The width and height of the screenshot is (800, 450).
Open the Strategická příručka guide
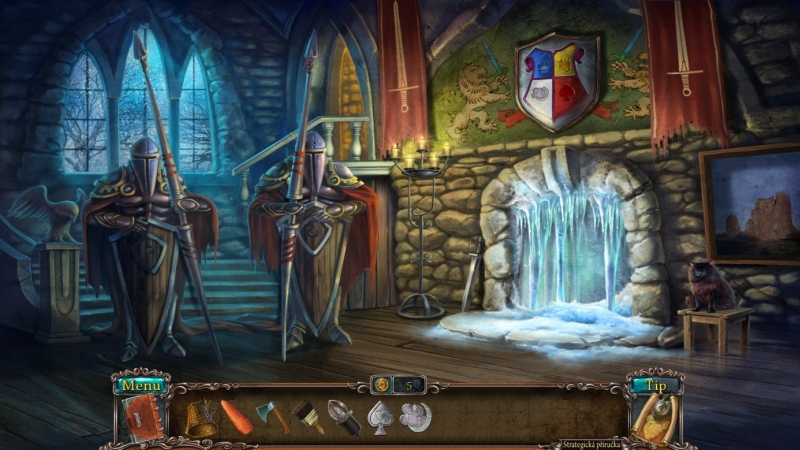(594, 443)
